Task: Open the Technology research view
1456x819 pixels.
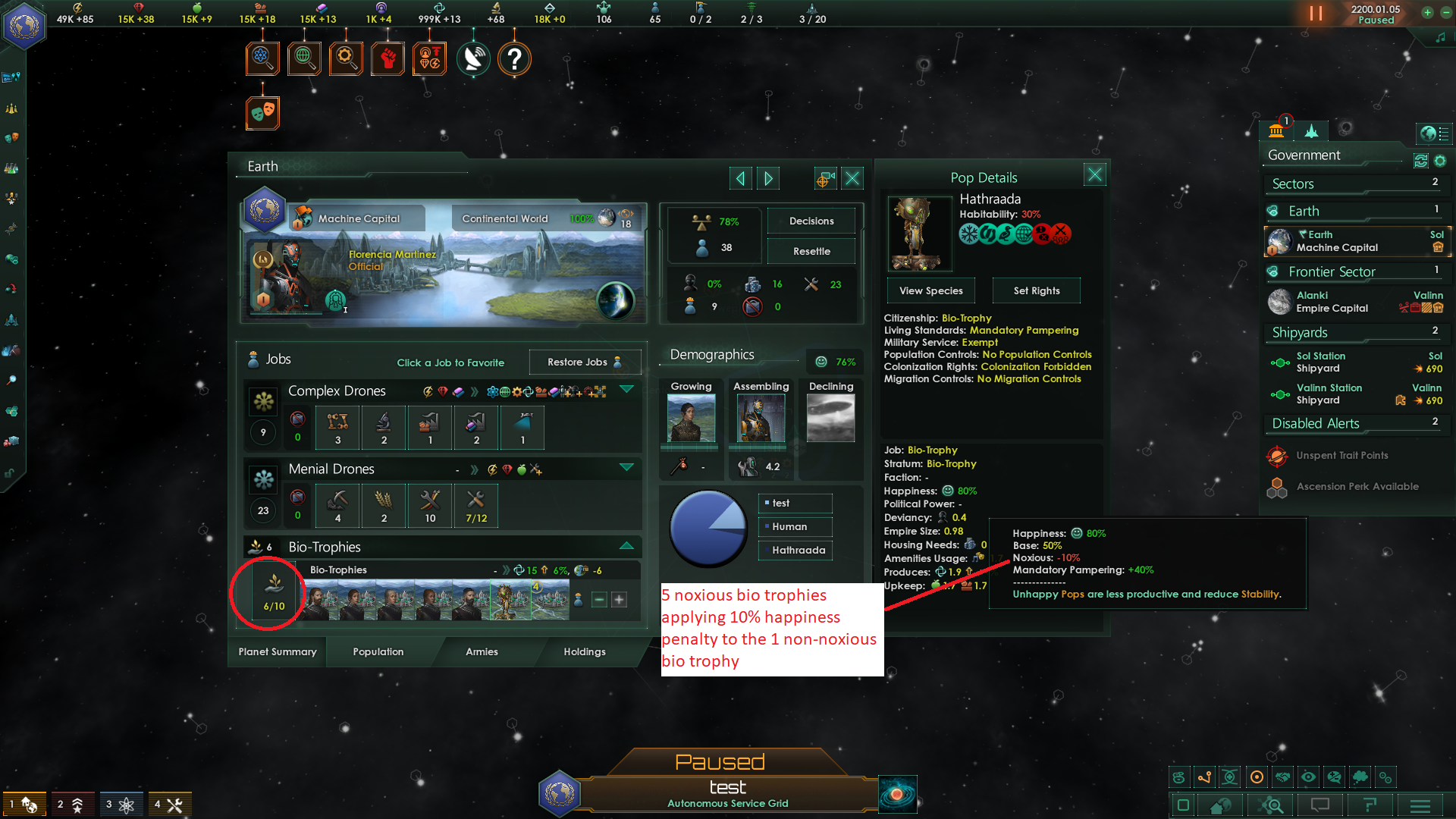Action: click(x=263, y=58)
